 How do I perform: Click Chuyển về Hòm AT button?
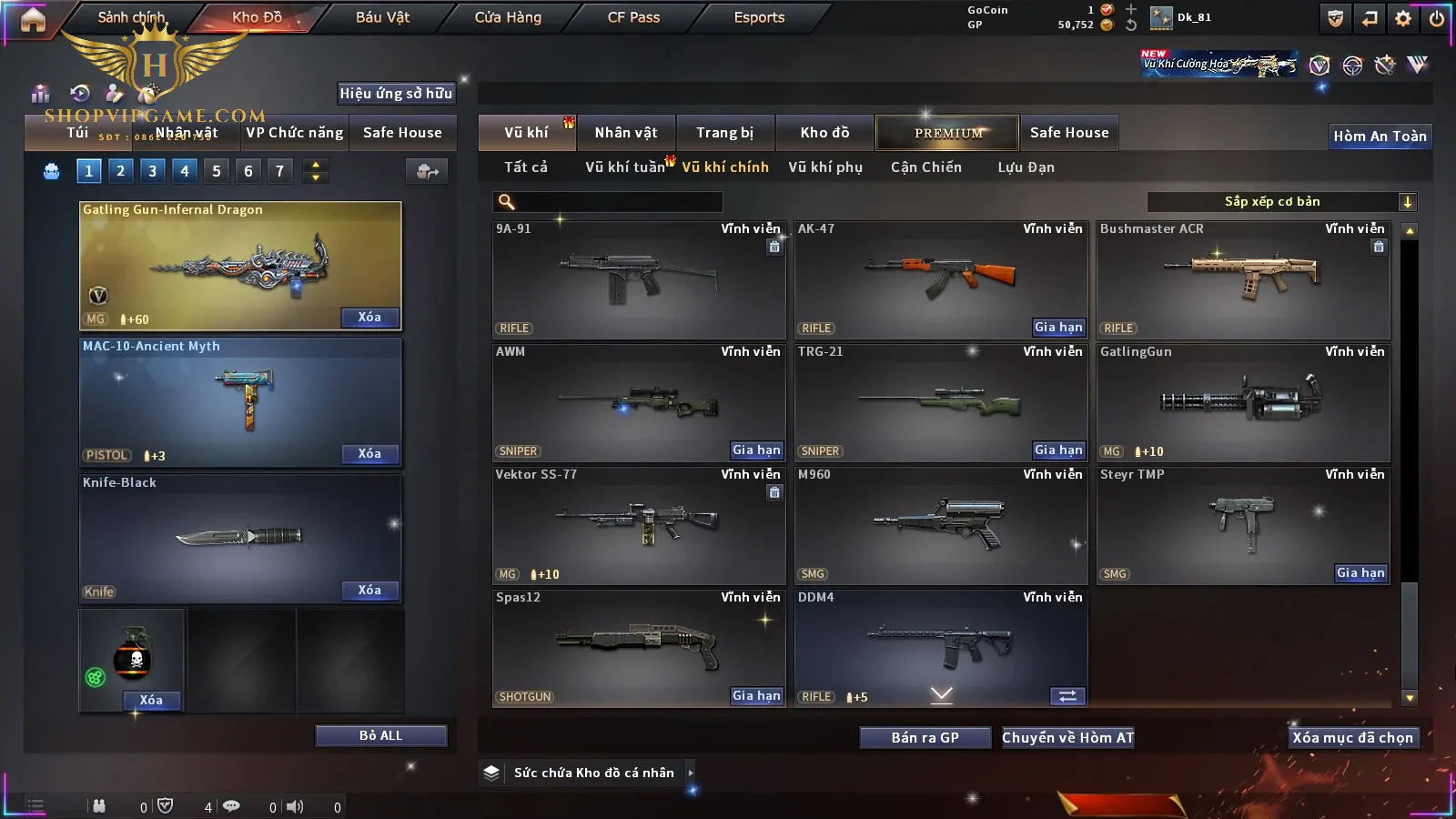click(x=1067, y=738)
